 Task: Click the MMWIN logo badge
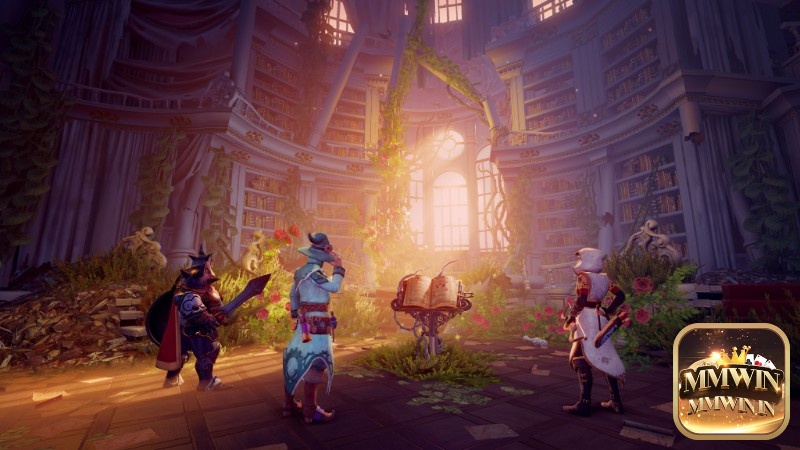[731, 381]
